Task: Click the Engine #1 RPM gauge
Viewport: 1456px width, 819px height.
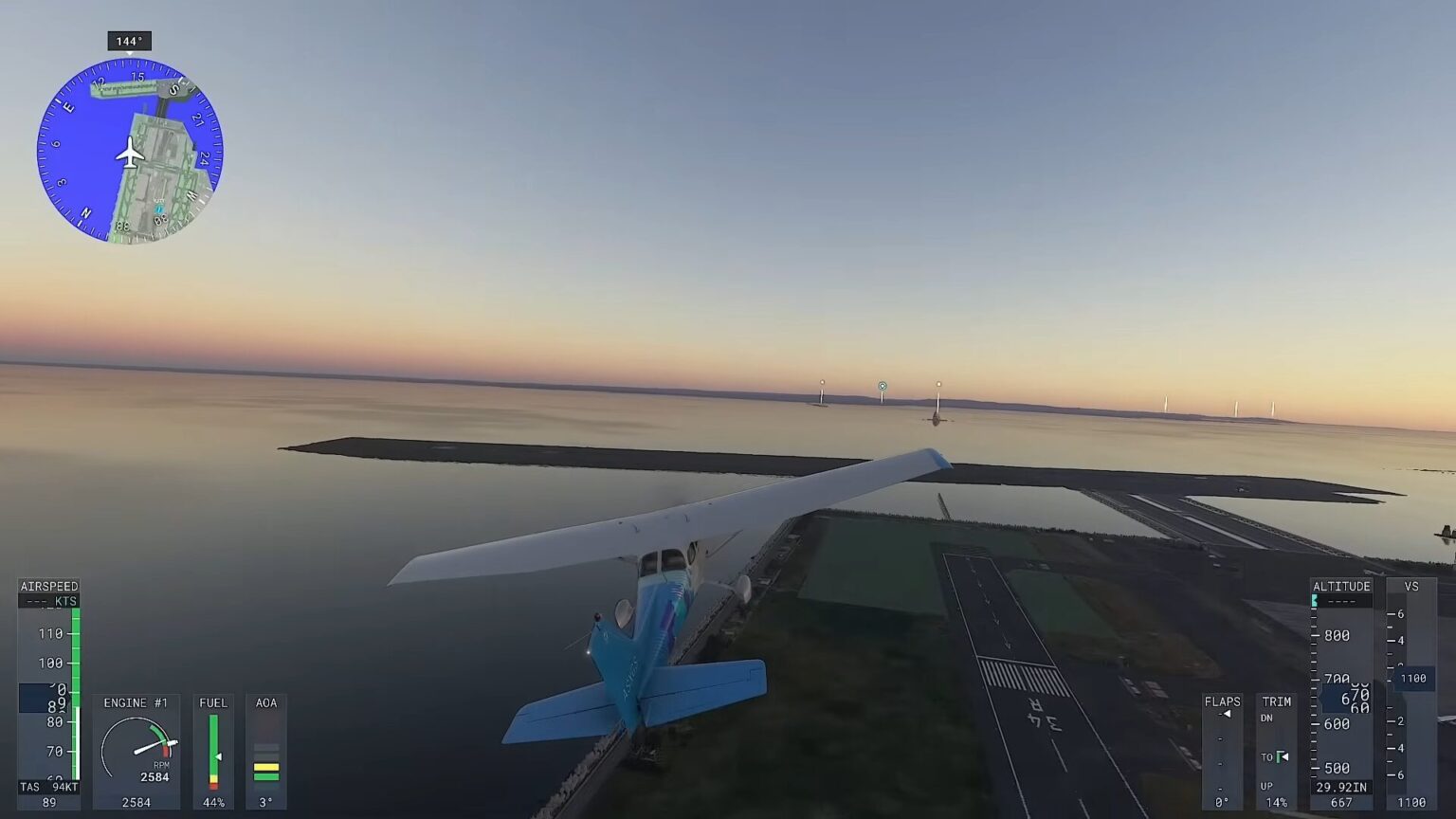Action: (x=137, y=749)
